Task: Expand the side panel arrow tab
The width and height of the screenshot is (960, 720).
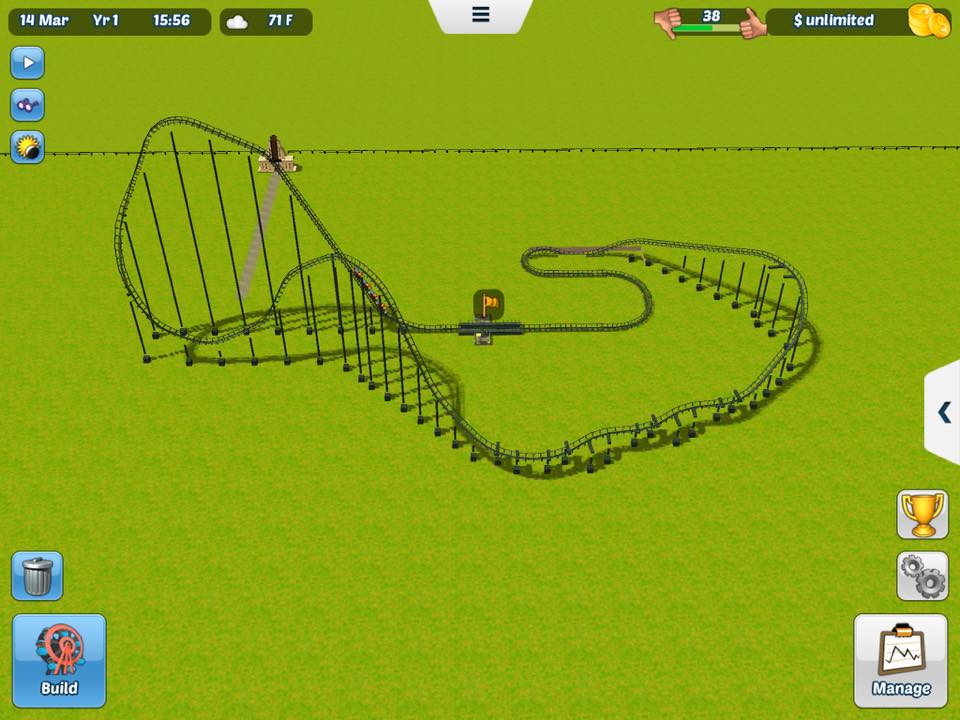Action: click(944, 412)
